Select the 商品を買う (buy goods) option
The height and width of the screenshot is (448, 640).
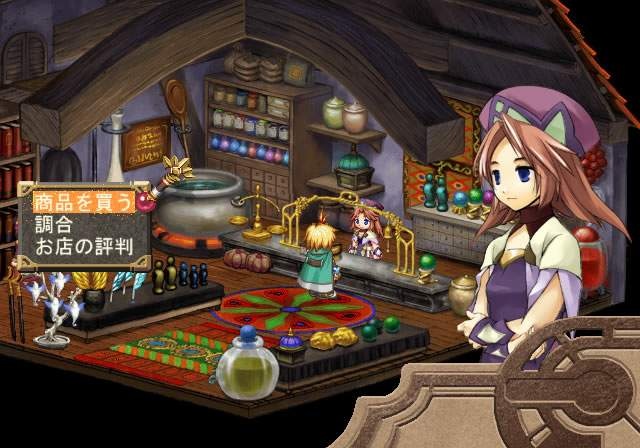(x=82, y=201)
